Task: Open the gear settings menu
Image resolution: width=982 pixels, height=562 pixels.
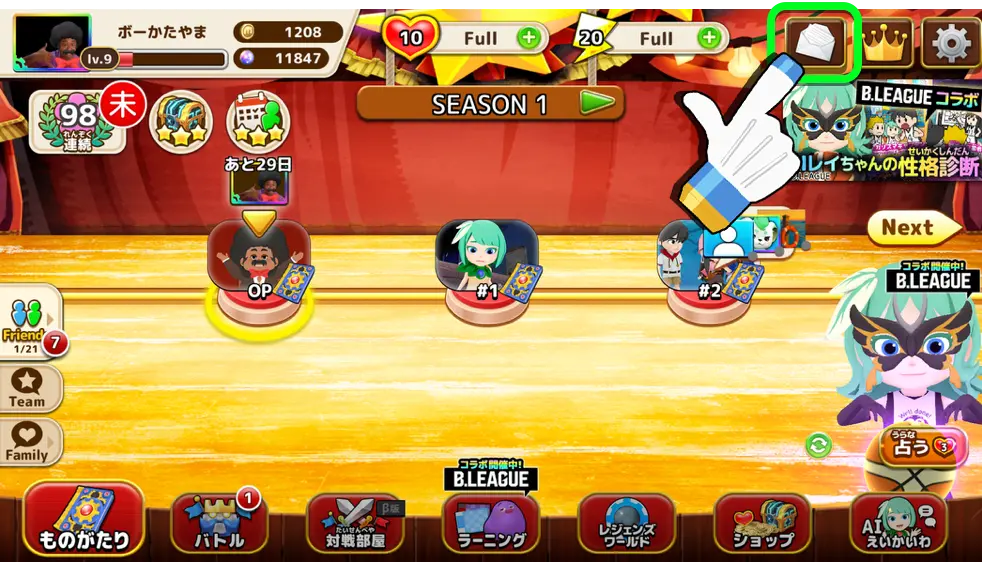Action: click(951, 43)
